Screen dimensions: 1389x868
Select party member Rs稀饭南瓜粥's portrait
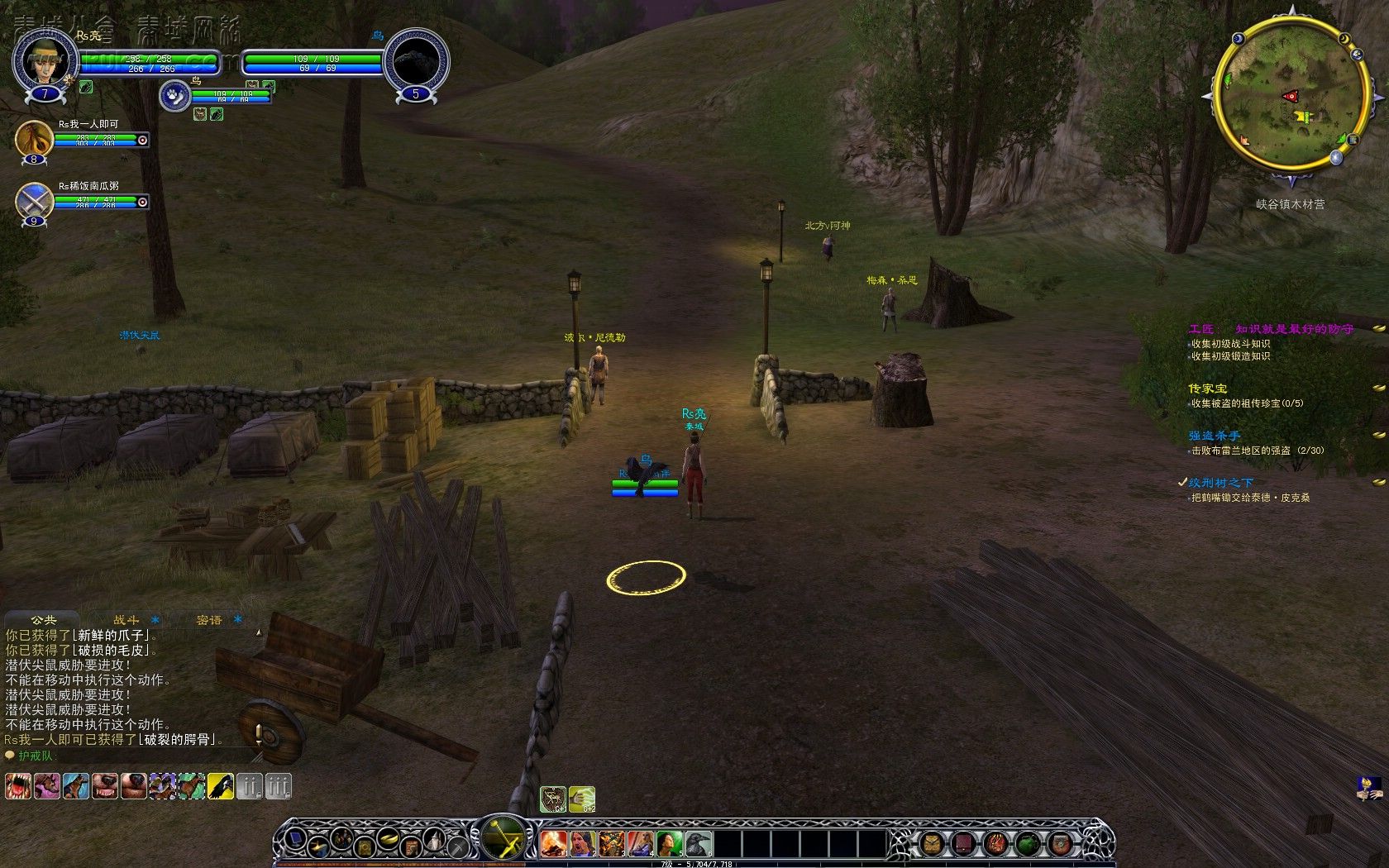pos(34,201)
